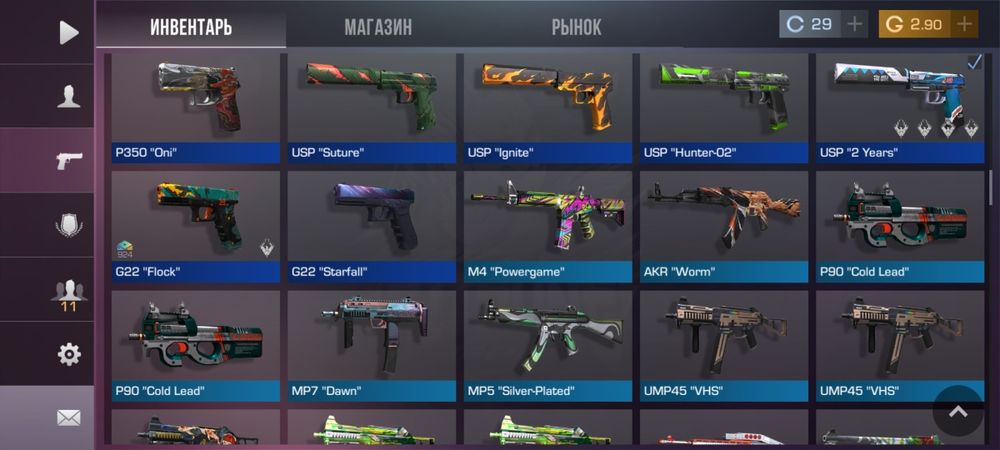Choose the M4 "Powergame" rifle skin
The image size is (1000, 450).
point(548,225)
